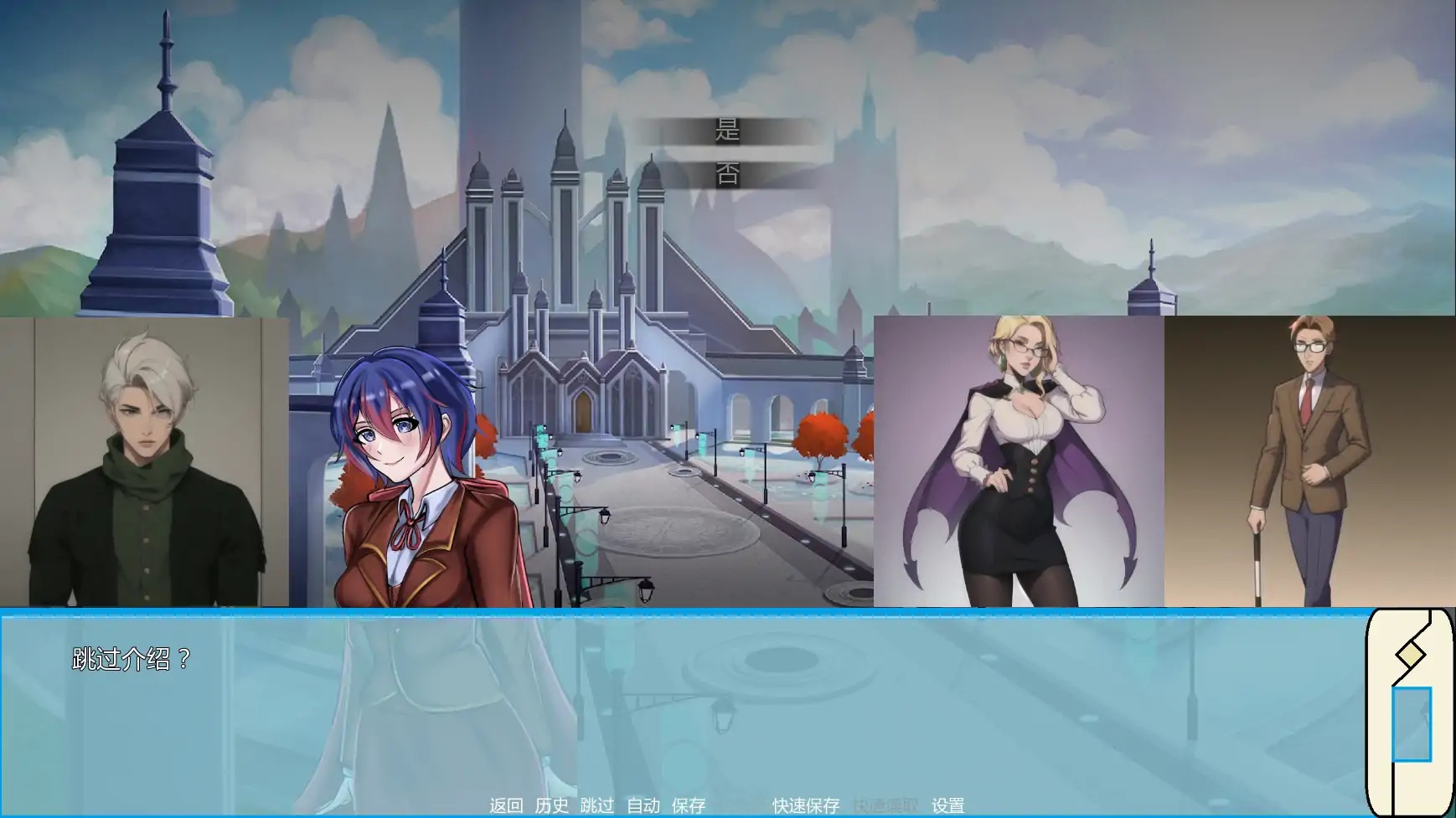Image resolution: width=1456 pixels, height=818 pixels.
Task: Select the blue-haired schoolgirl portrait
Action: pyautogui.click(x=410, y=469)
